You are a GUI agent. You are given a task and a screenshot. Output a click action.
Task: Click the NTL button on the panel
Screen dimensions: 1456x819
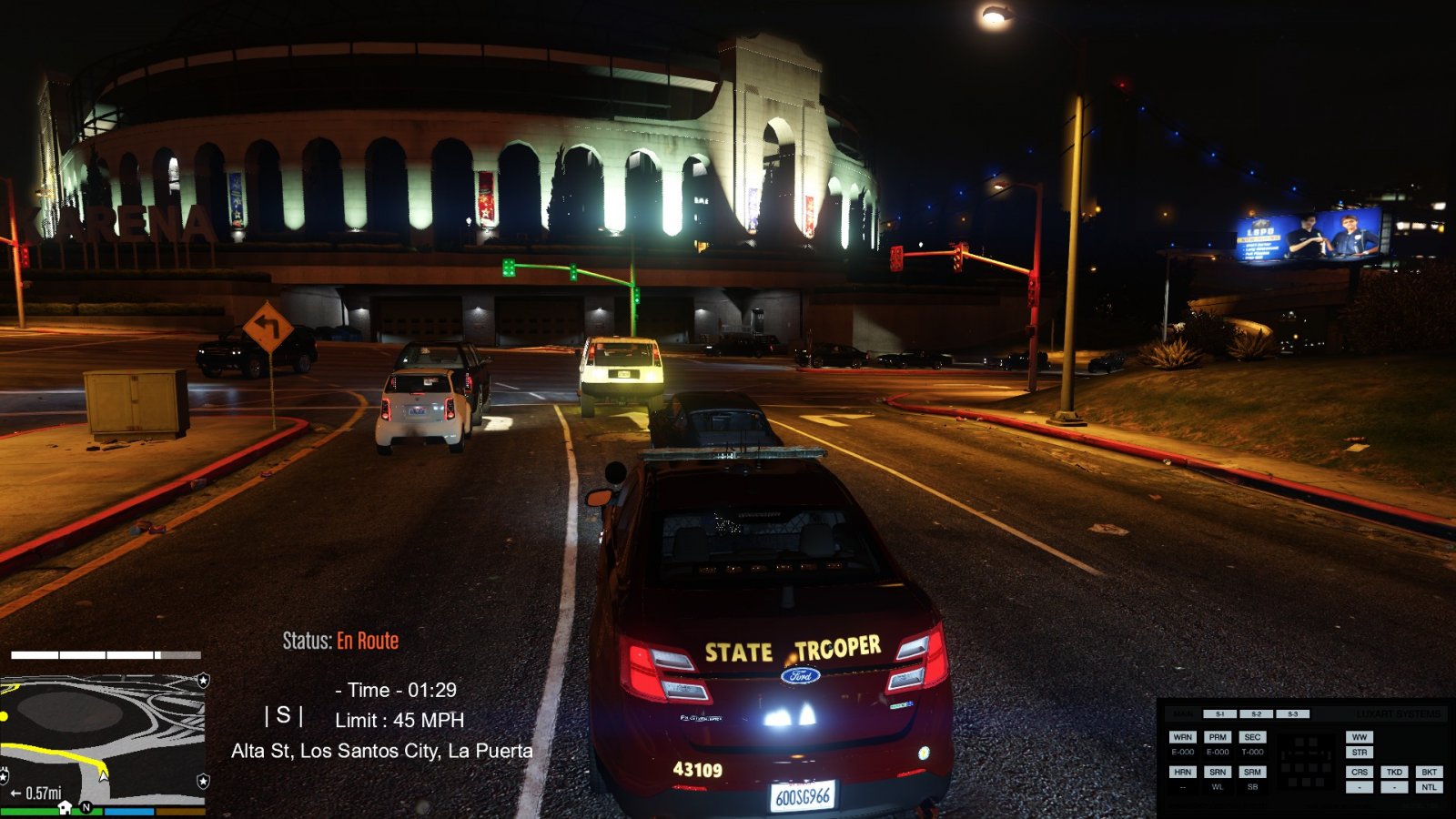[x=1429, y=787]
